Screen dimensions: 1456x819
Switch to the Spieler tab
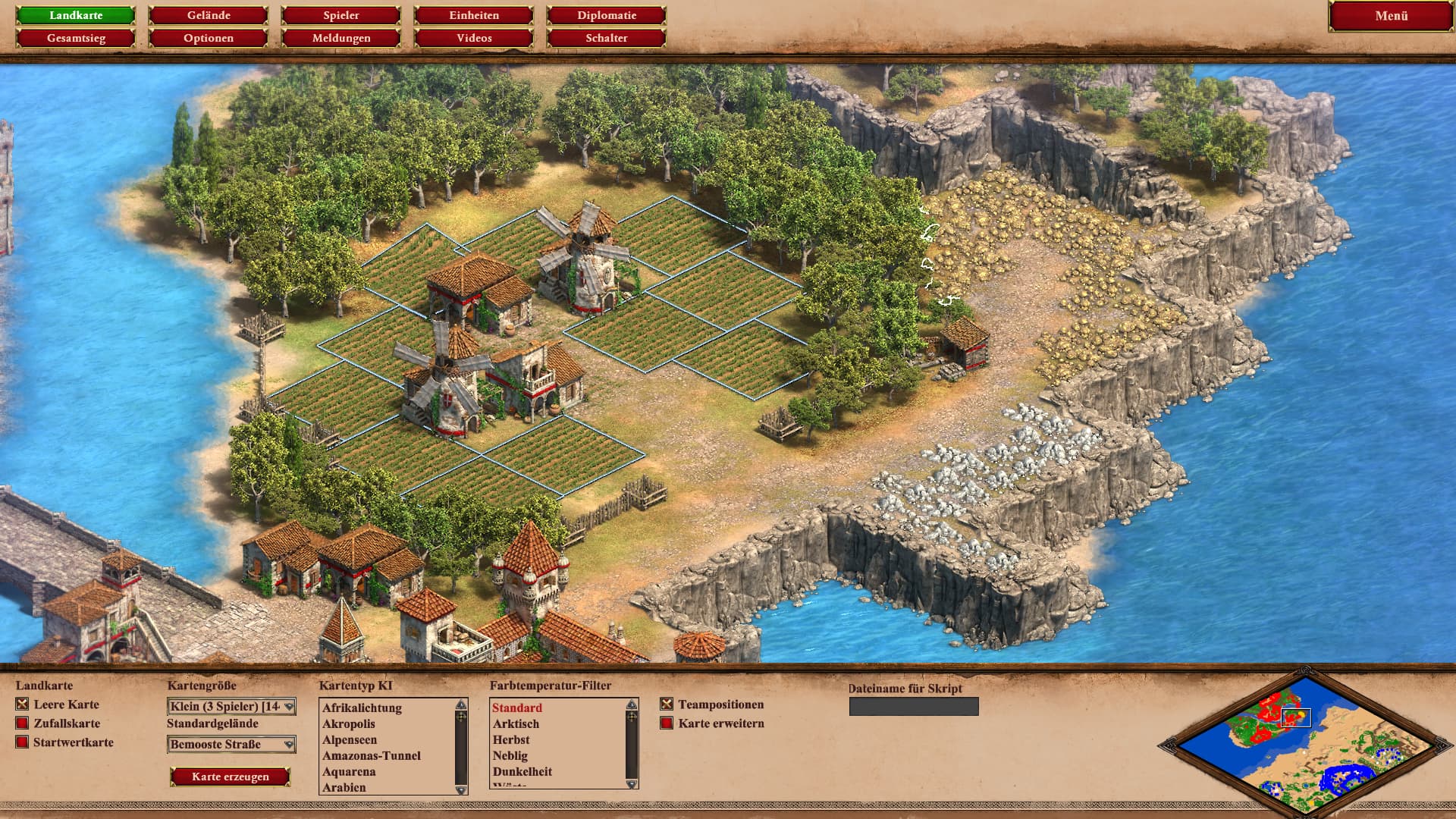coord(341,15)
